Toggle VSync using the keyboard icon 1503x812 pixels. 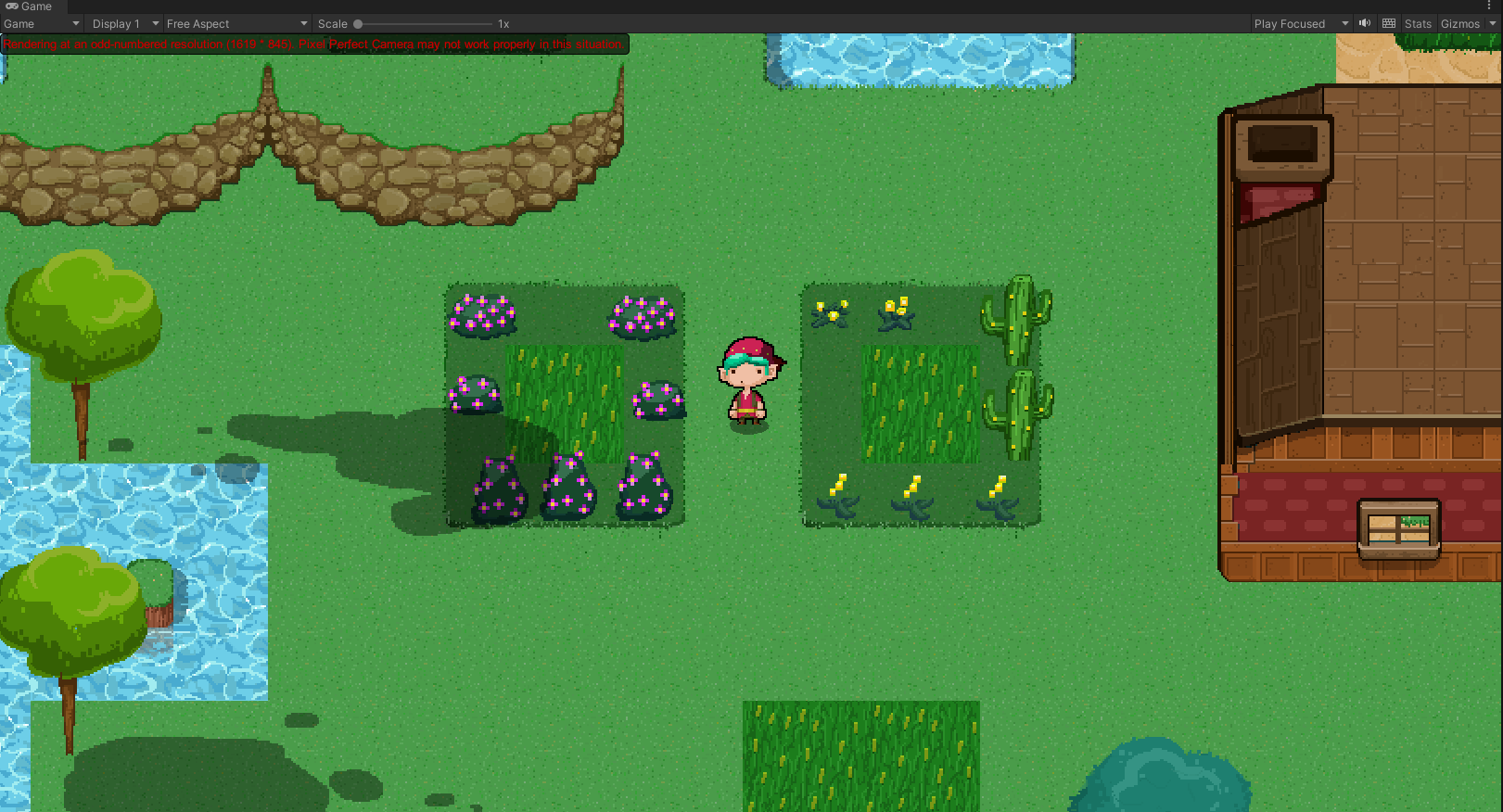1388,23
